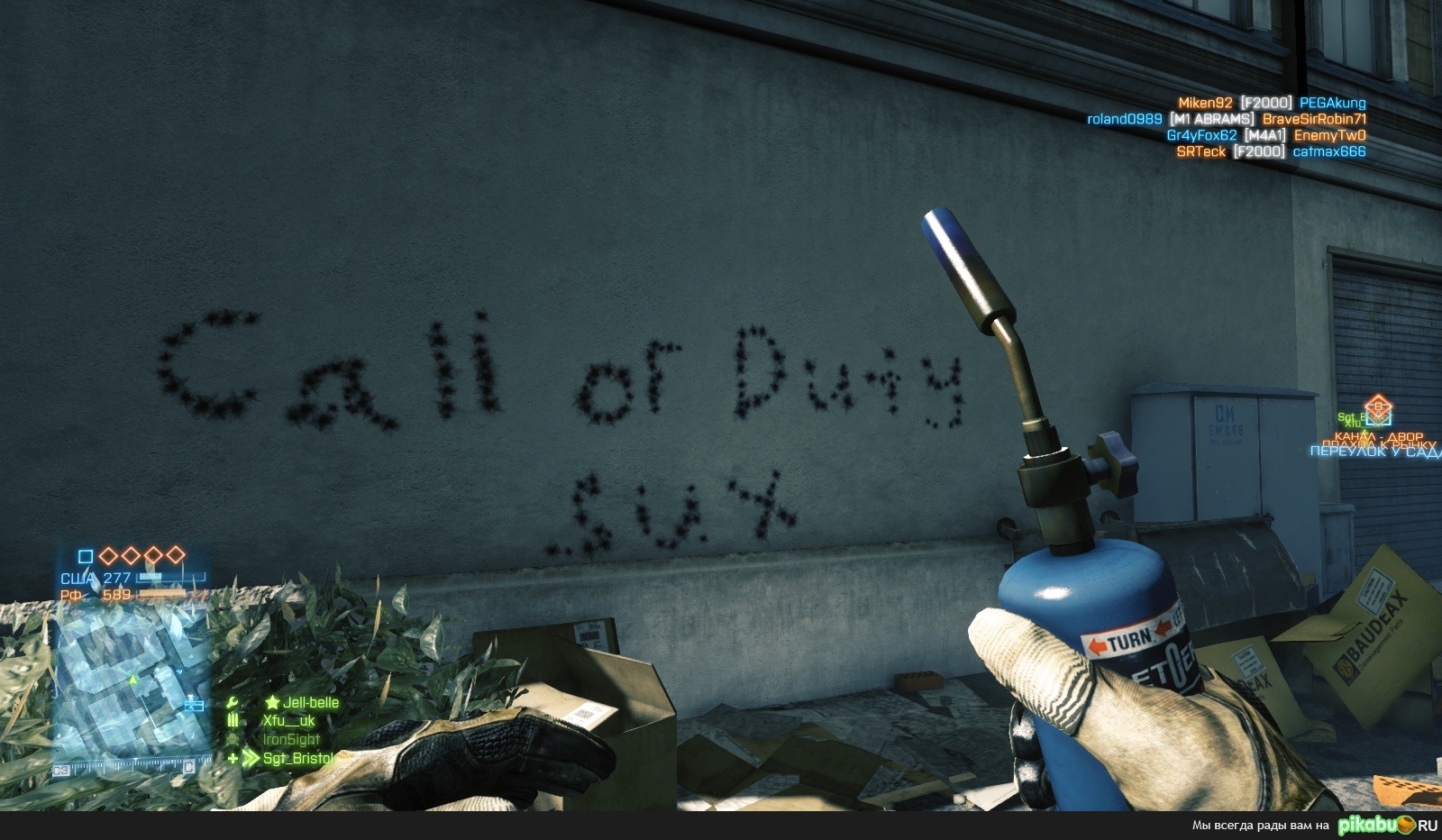Toggle the first orange flag diamond above the minimap
The image size is (1442, 840).
click(109, 555)
